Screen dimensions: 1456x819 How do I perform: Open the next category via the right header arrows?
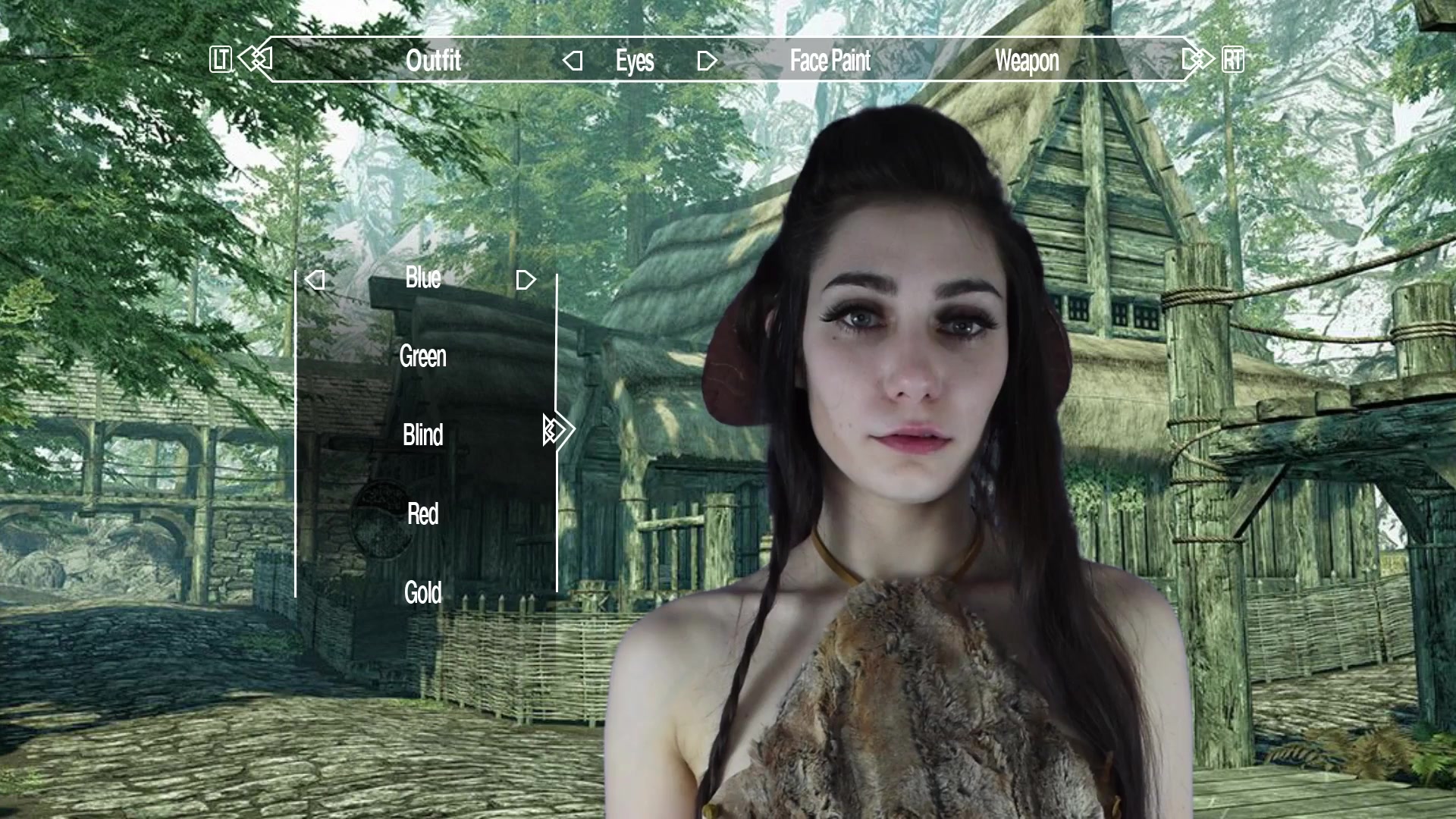pyautogui.click(x=1197, y=57)
